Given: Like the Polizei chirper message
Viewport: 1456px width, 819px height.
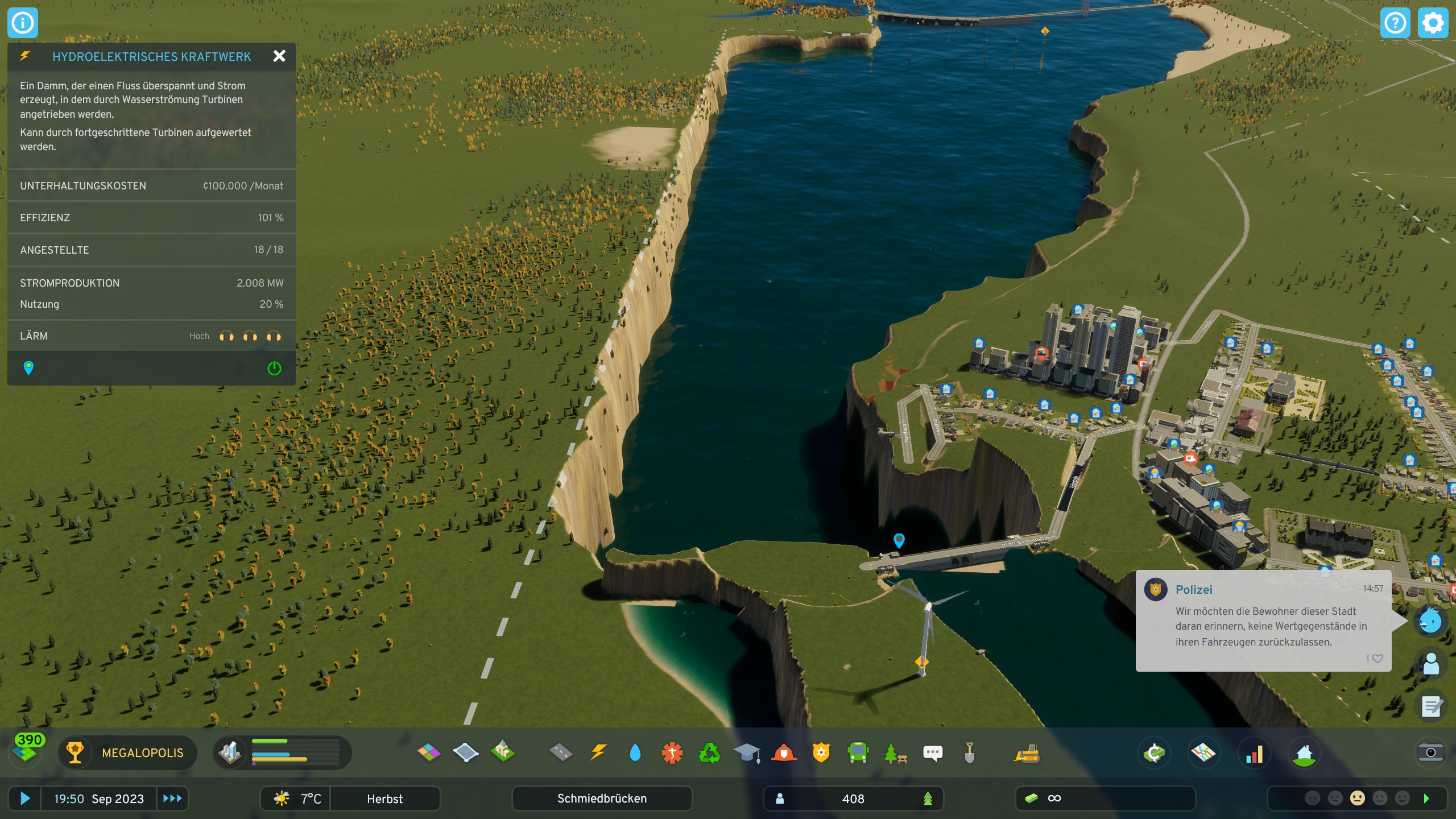Looking at the screenshot, I should point(1378,659).
